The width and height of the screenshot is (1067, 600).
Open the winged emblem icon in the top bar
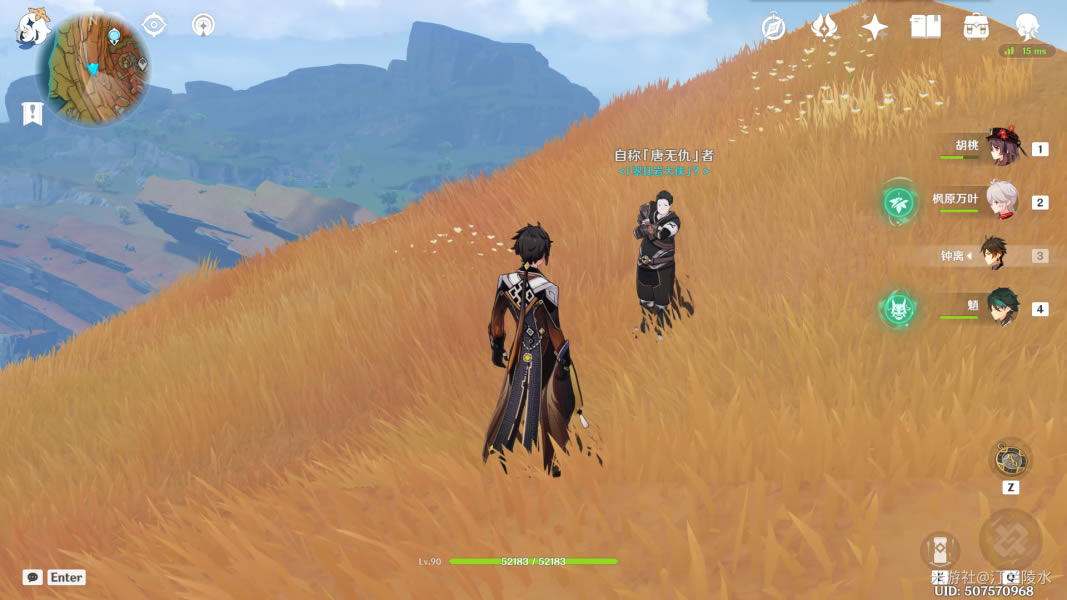pyautogui.click(x=824, y=27)
